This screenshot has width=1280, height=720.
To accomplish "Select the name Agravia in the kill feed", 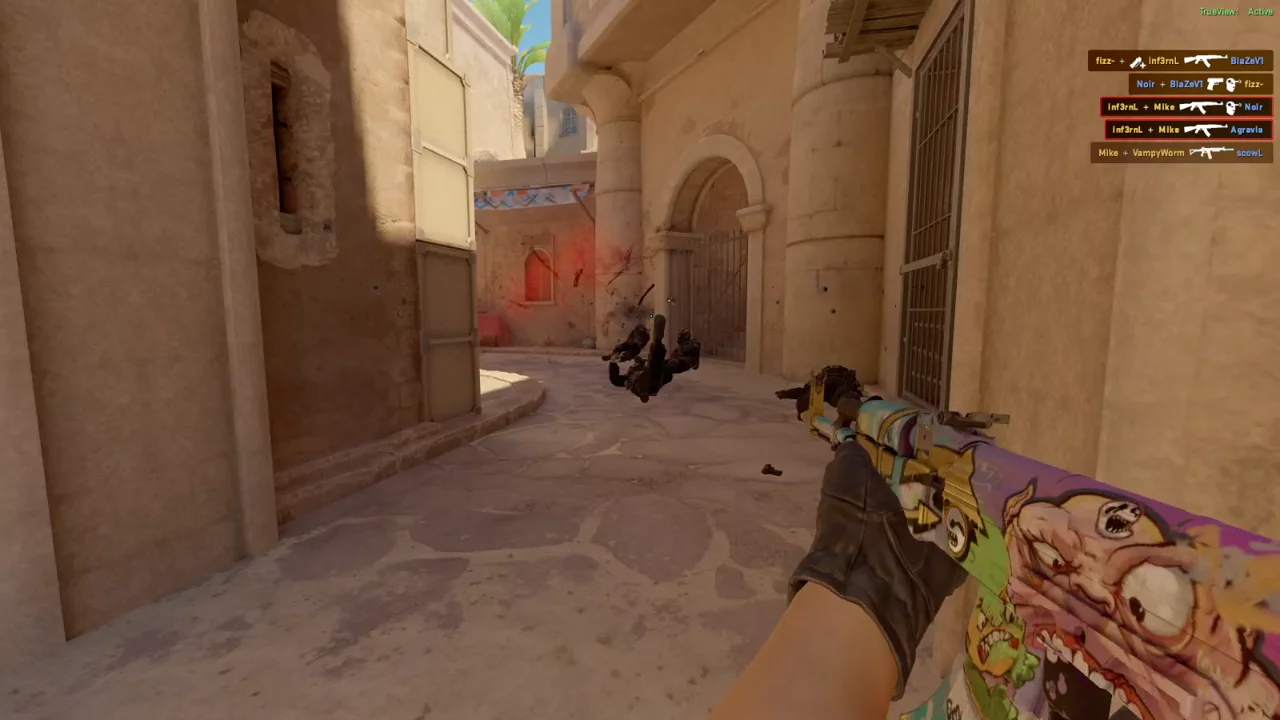I will (x=1246, y=129).
